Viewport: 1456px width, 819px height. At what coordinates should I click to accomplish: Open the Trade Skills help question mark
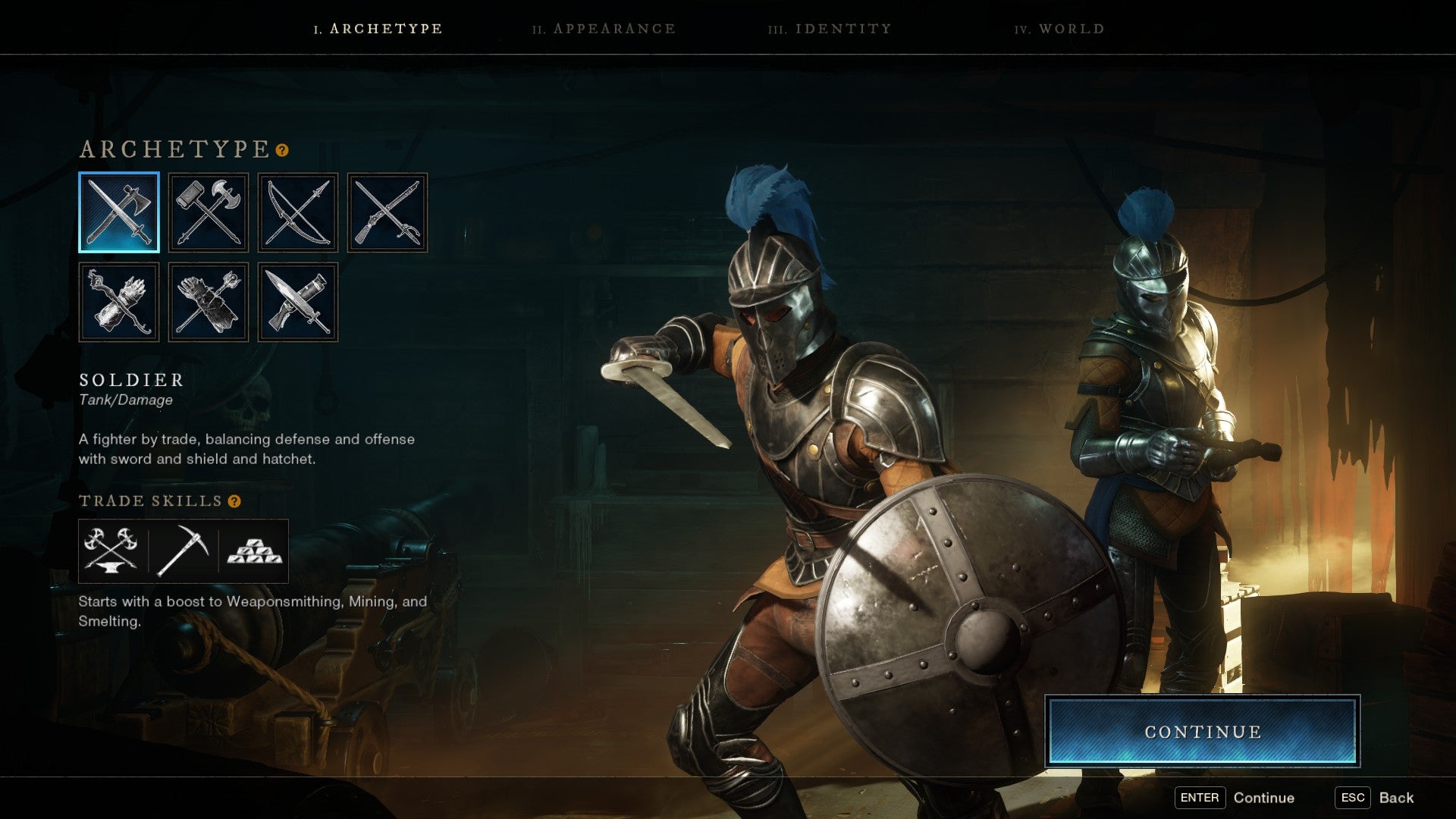point(235,500)
